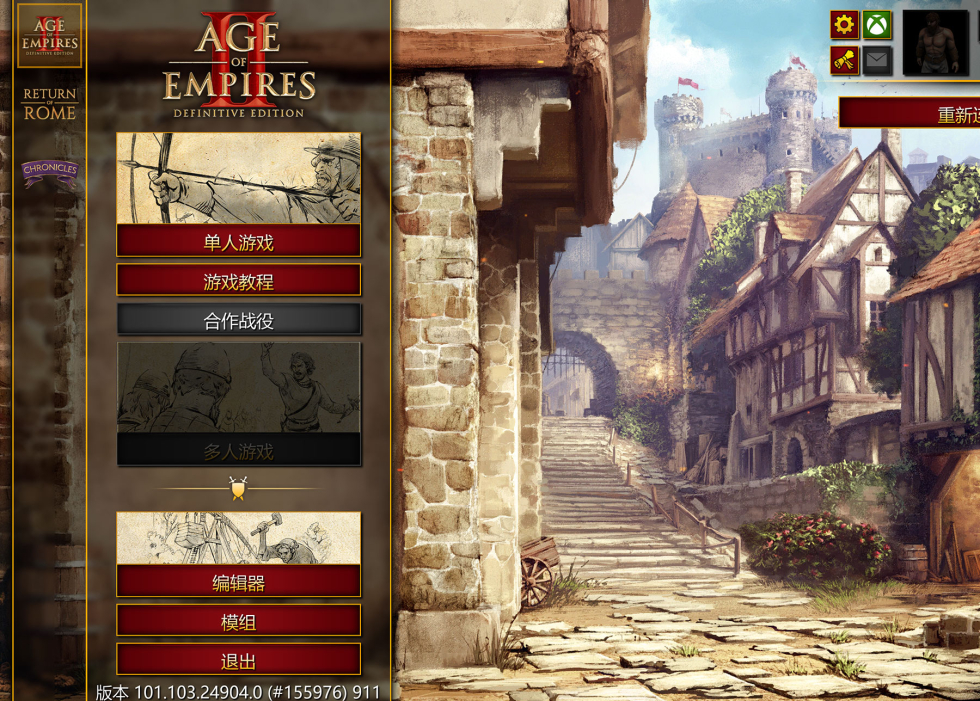Click the green Xbox logo icon
The height and width of the screenshot is (701, 980).
877,25
